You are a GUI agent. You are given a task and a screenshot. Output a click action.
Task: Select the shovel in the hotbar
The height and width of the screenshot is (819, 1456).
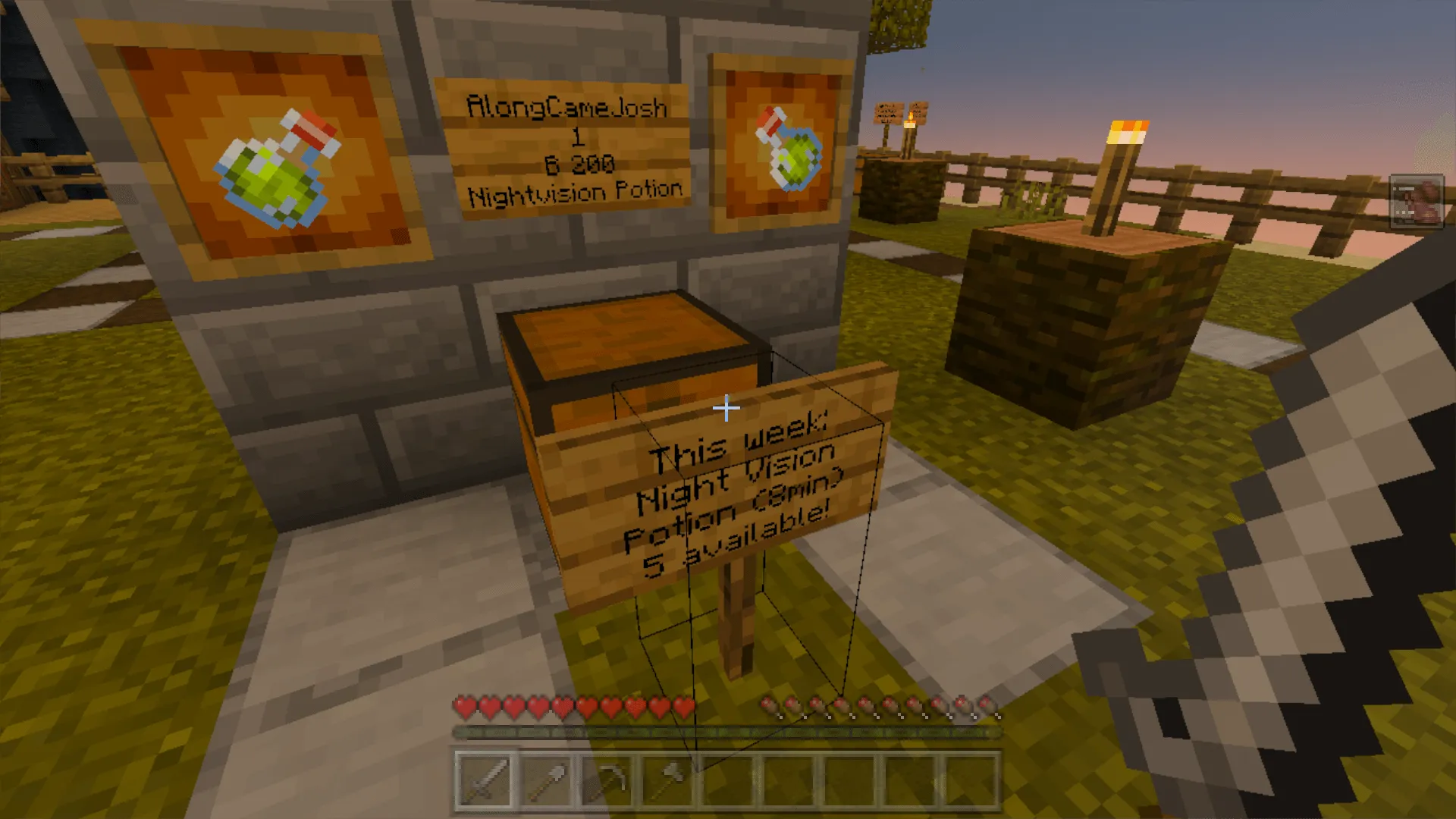[x=548, y=780]
